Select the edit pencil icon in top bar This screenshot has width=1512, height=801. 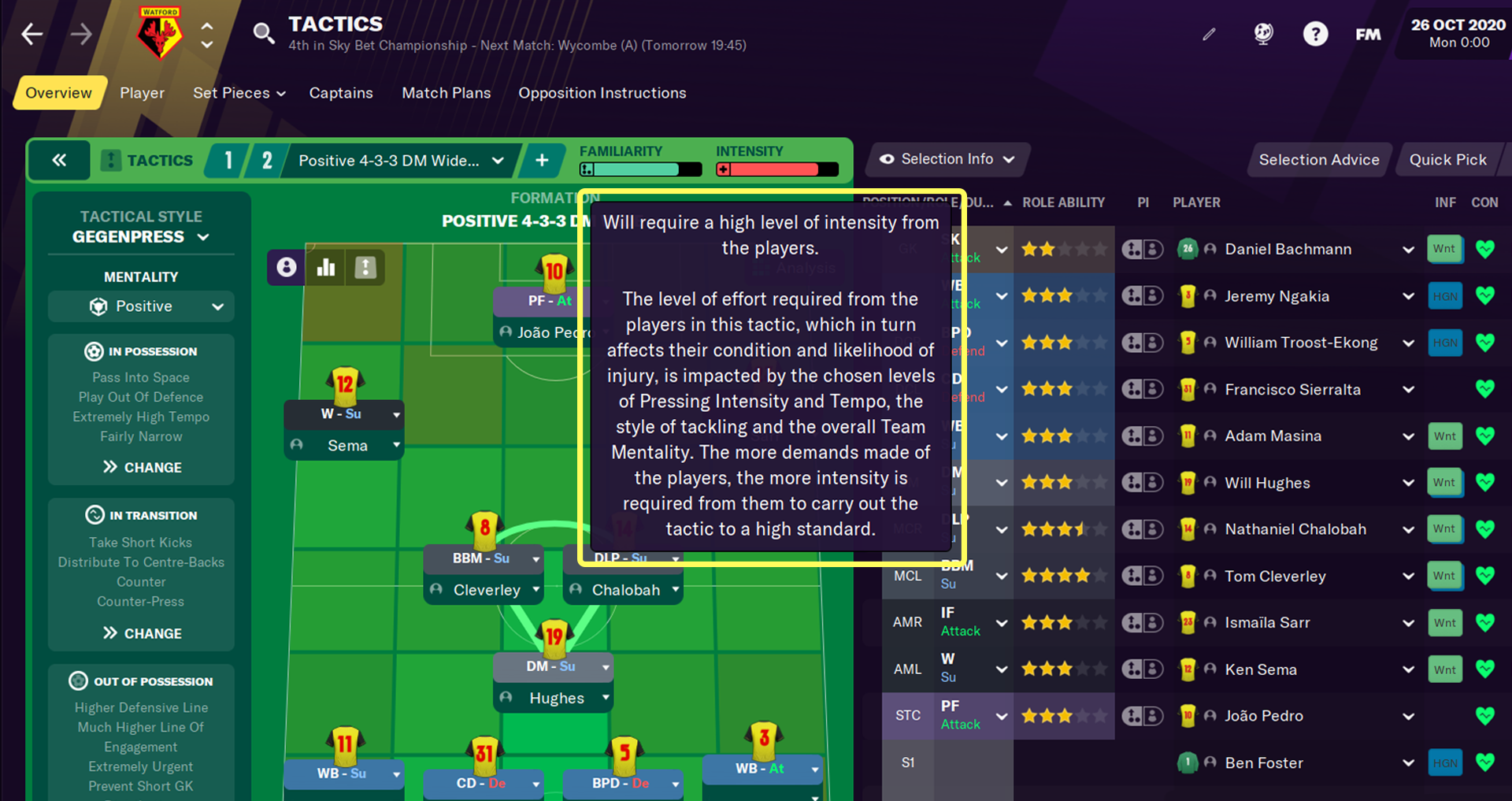pos(1210,34)
